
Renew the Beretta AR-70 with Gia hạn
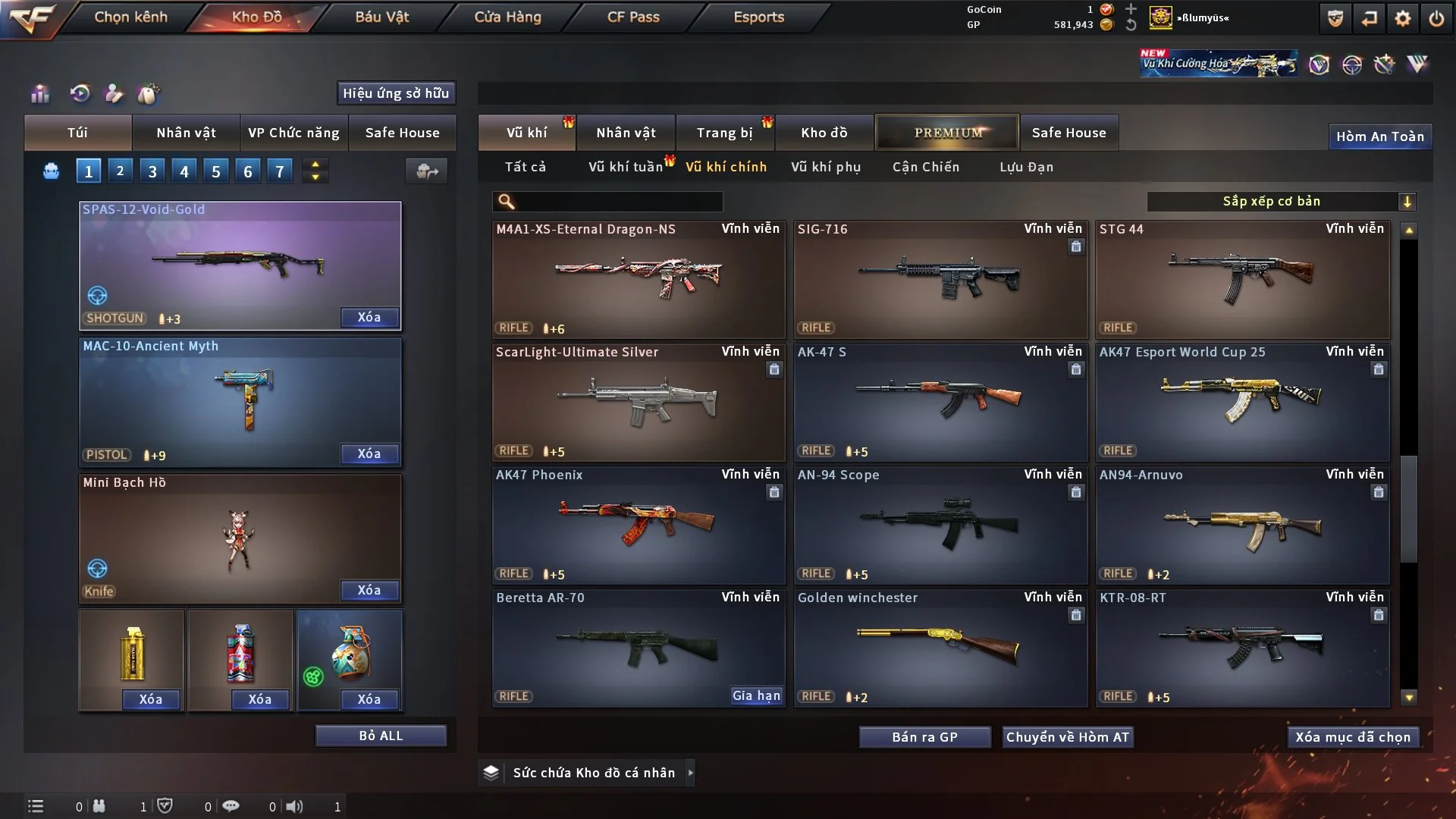point(756,696)
